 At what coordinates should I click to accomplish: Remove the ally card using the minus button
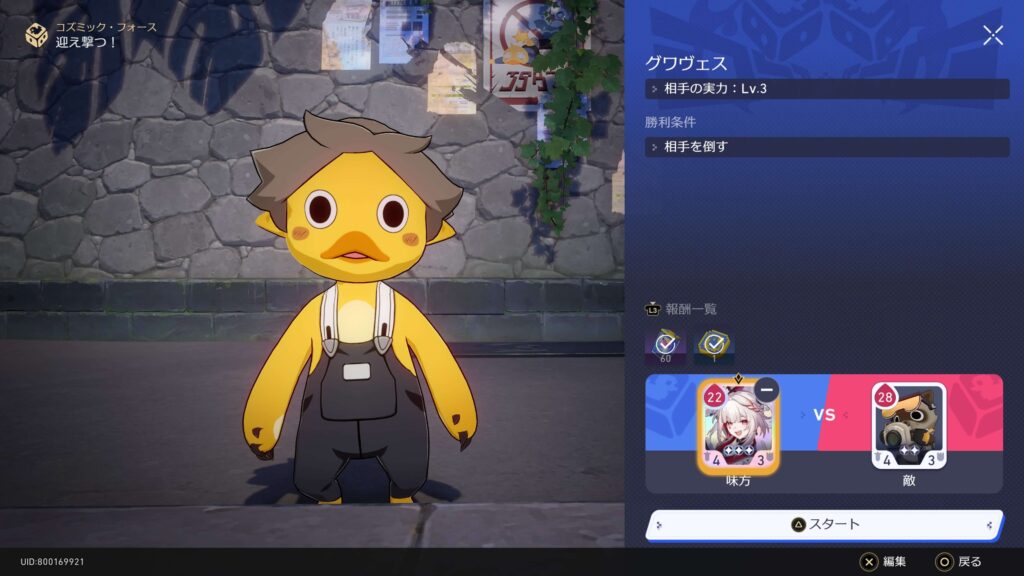pos(767,390)
